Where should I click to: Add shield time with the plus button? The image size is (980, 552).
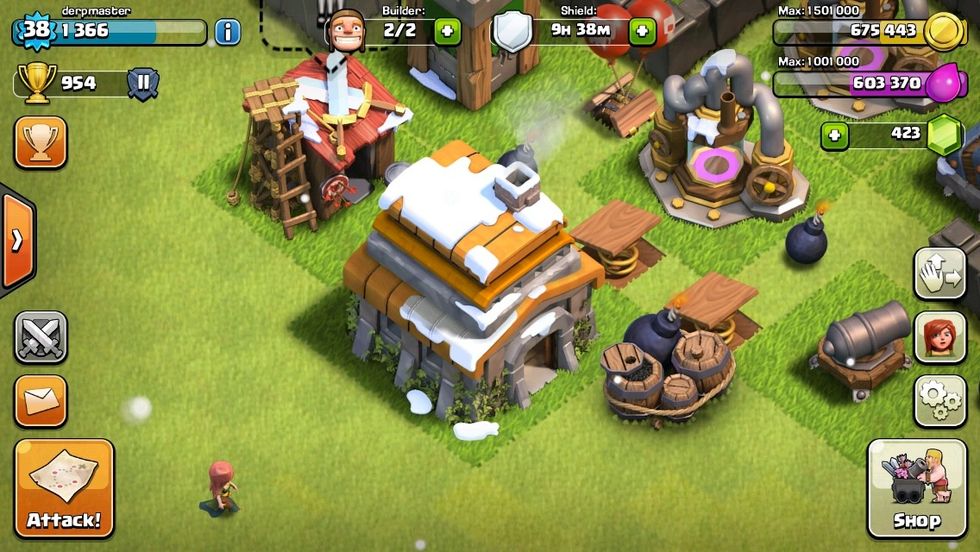click(641, 31)
